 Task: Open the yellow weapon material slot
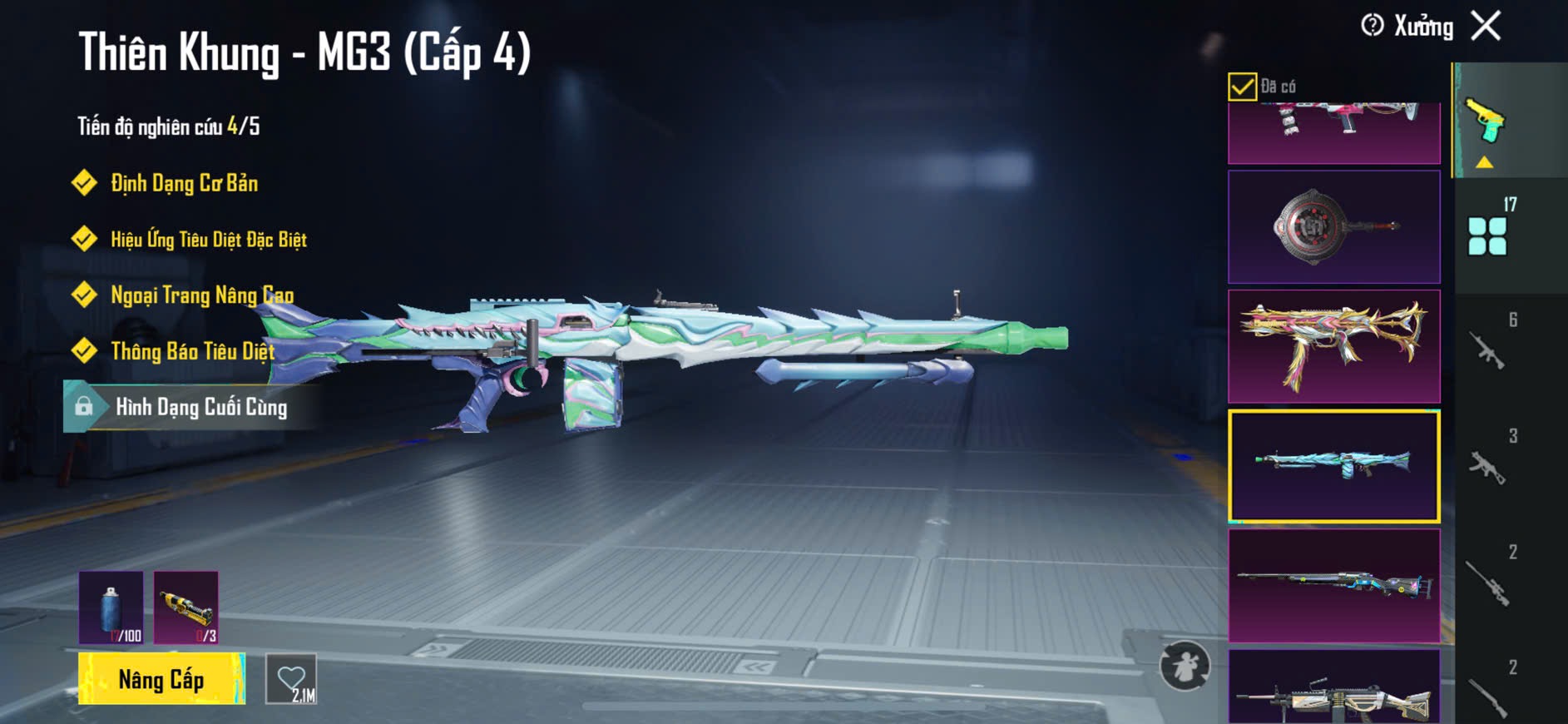click(186, 607)
